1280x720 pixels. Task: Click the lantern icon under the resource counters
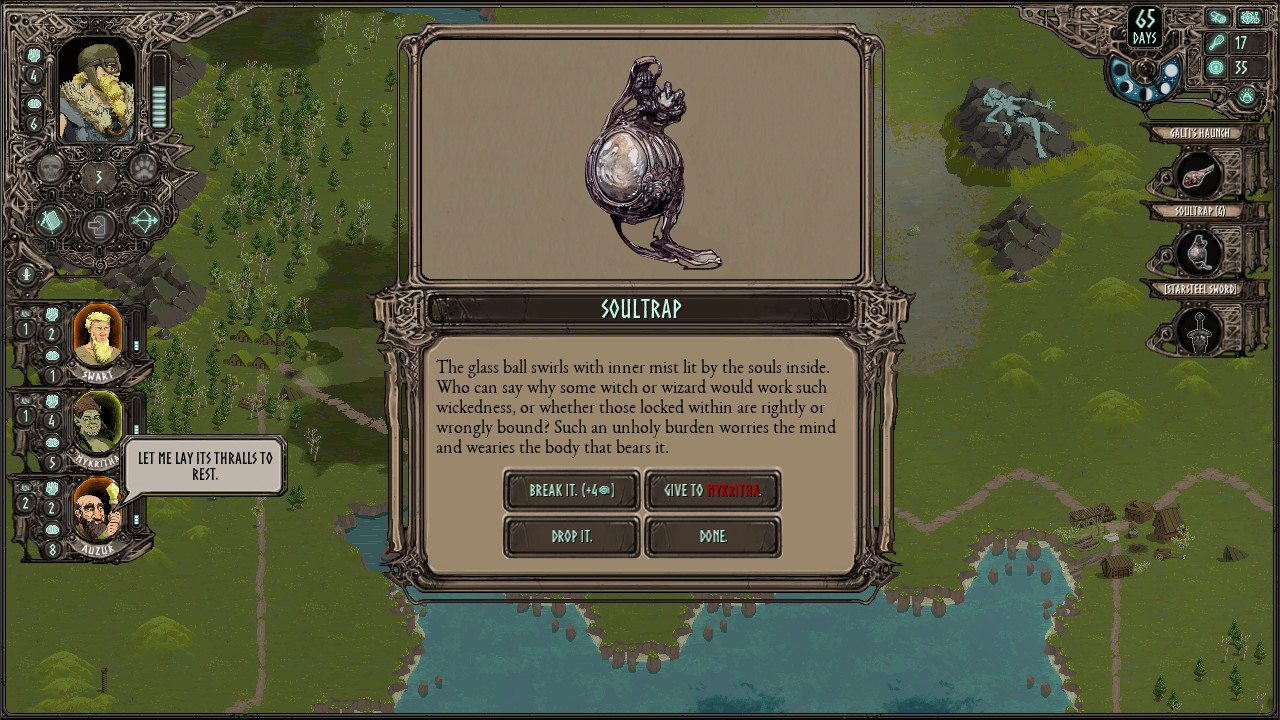tap(1246, 95)
